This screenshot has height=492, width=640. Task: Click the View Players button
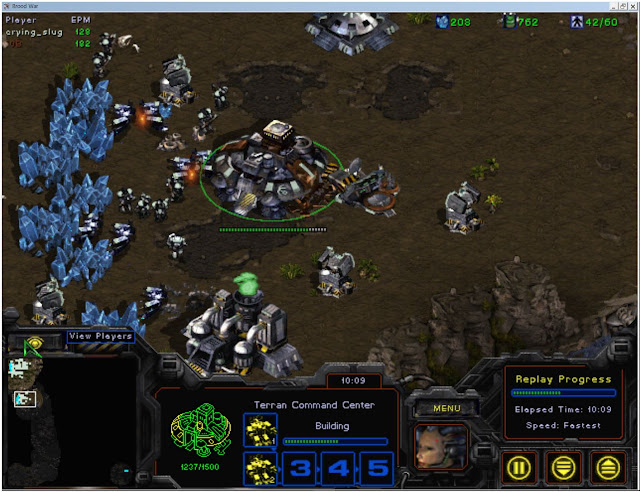[x=100, y=337]
